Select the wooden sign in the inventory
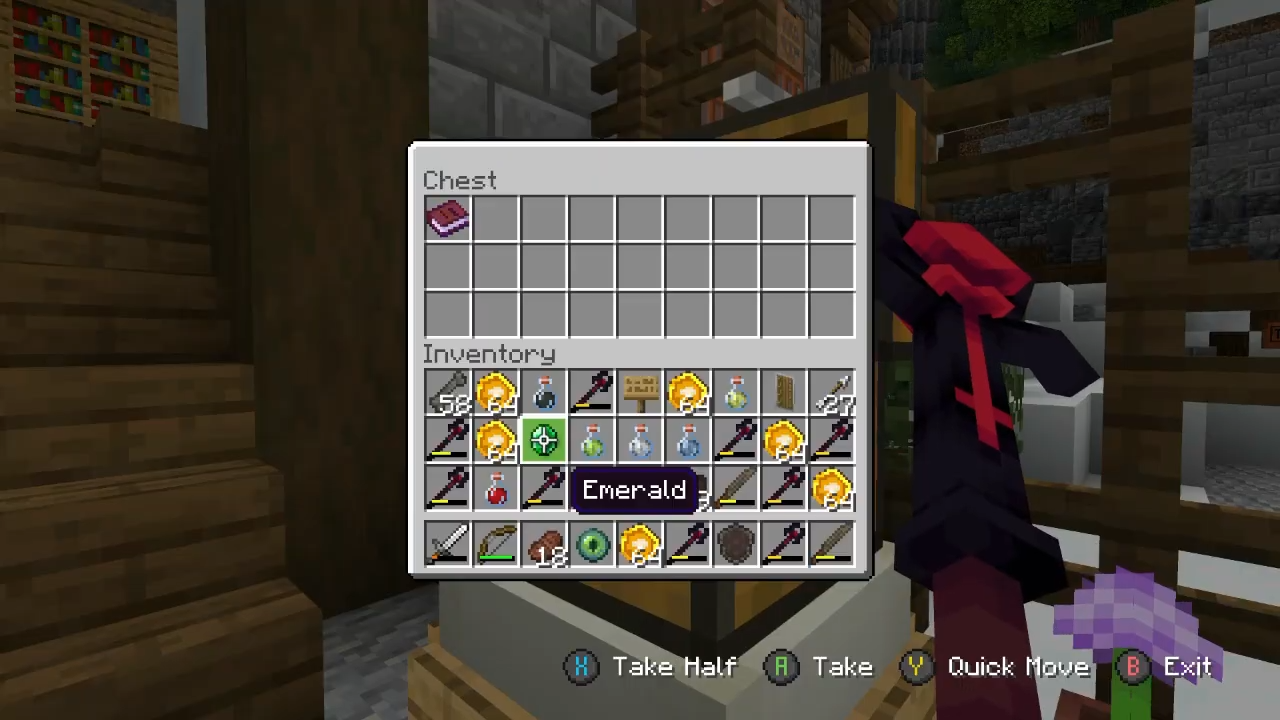This screenshot has height=720, width=1280. 639,393
